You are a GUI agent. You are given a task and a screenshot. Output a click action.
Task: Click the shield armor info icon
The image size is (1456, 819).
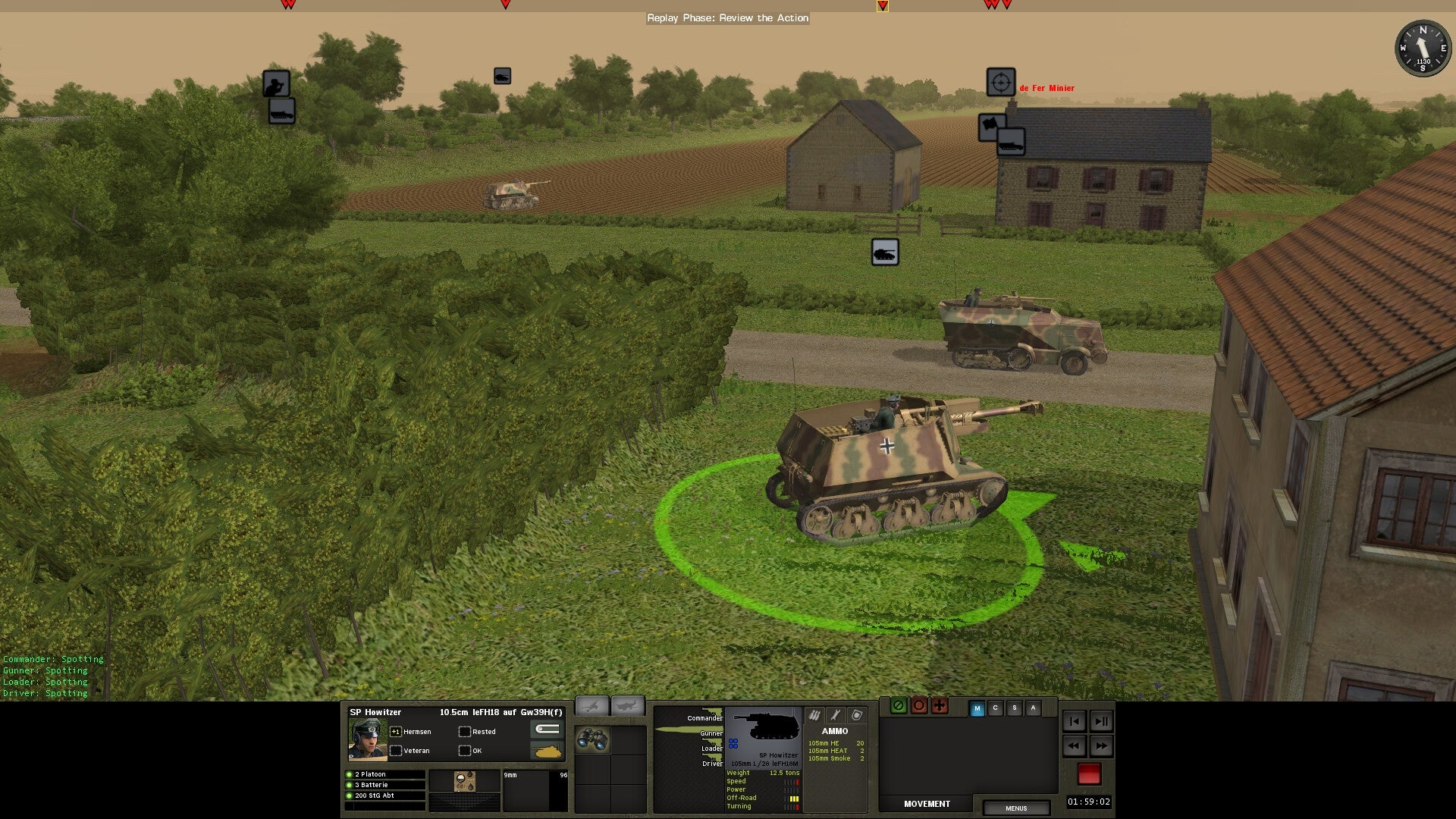[856, 715]
